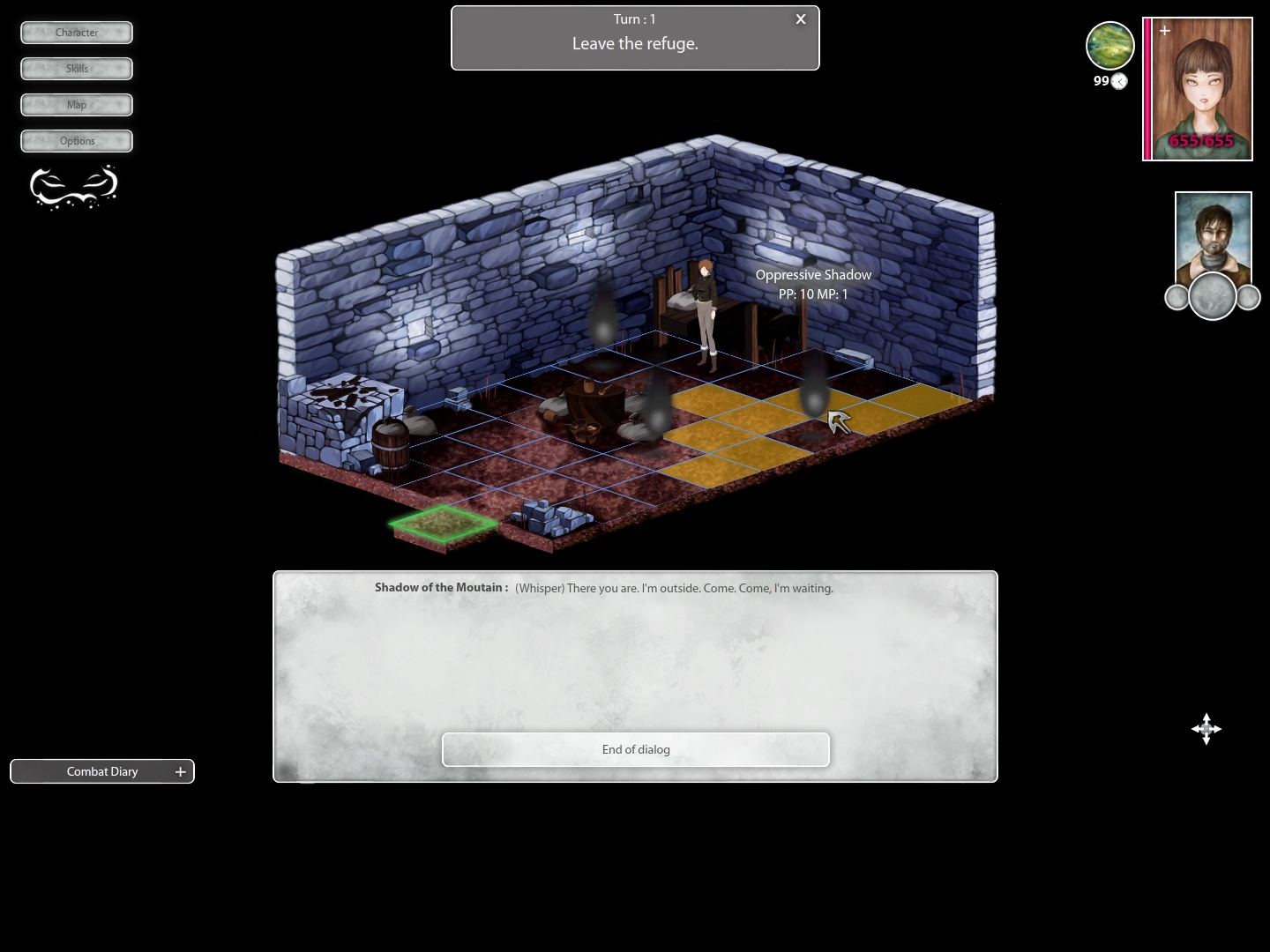Open the Skills panel
The width and height of the screenshot is (1270, 952).
(76, 68)
